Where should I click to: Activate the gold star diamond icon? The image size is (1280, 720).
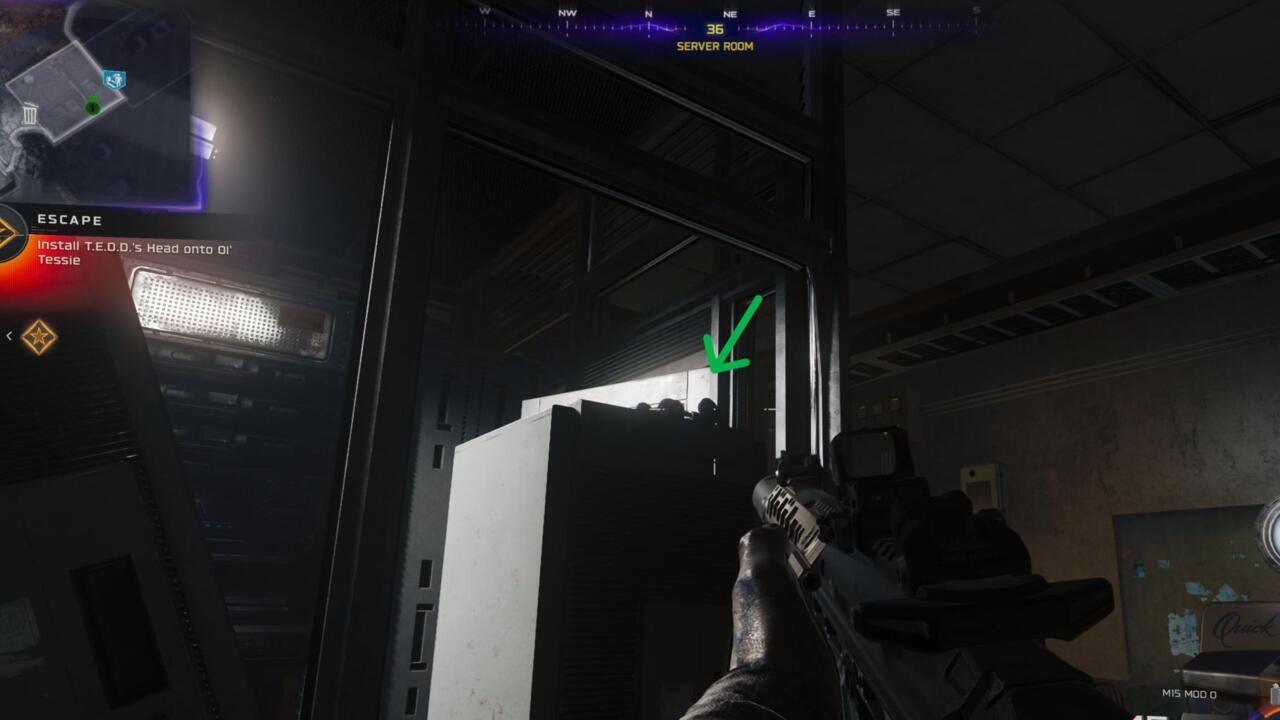pyautogui.click(x=39, y=337)
